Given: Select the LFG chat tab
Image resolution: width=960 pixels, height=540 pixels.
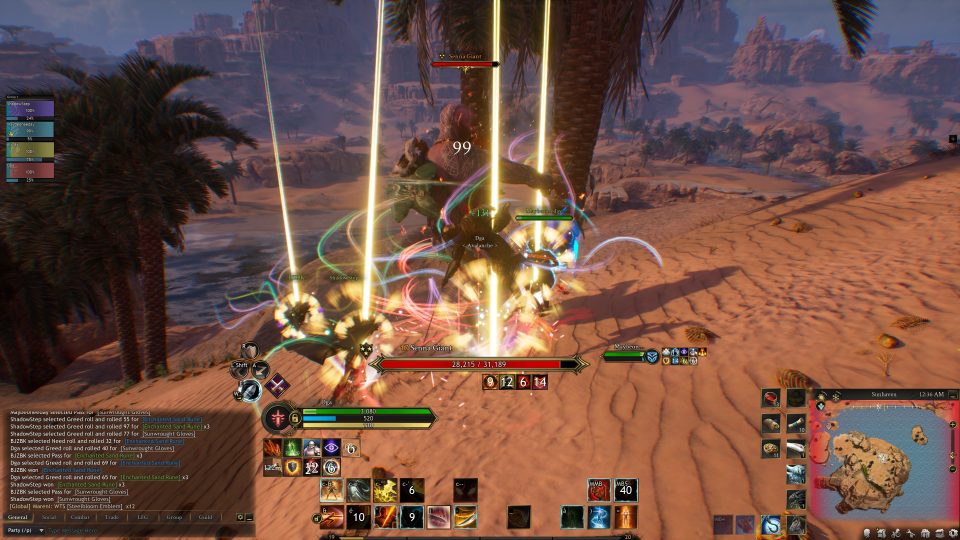Looking at the screenshot, I should pyautogui.click(x=143, y=517).
